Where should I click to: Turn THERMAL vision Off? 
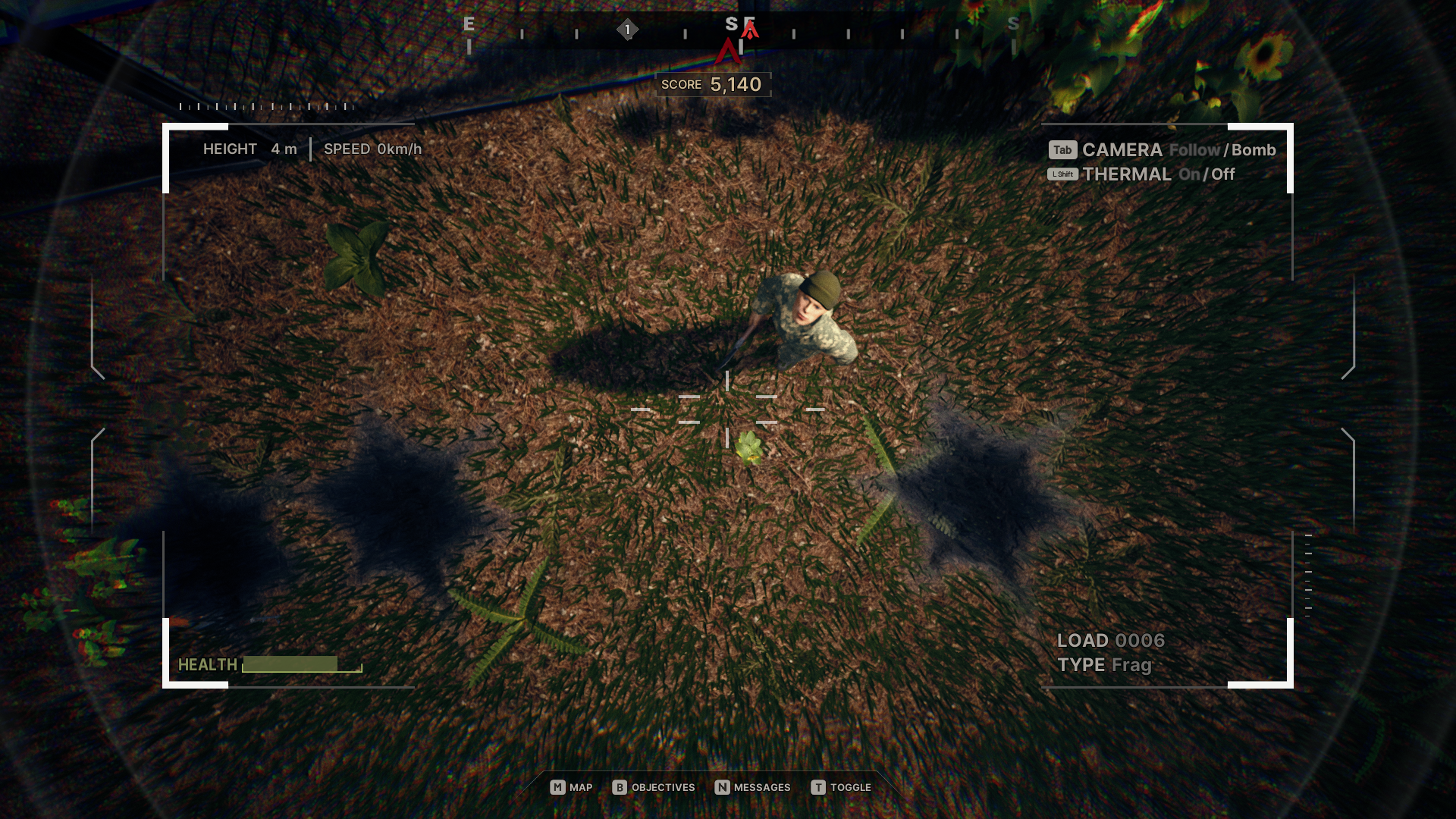pos(1222,174)
